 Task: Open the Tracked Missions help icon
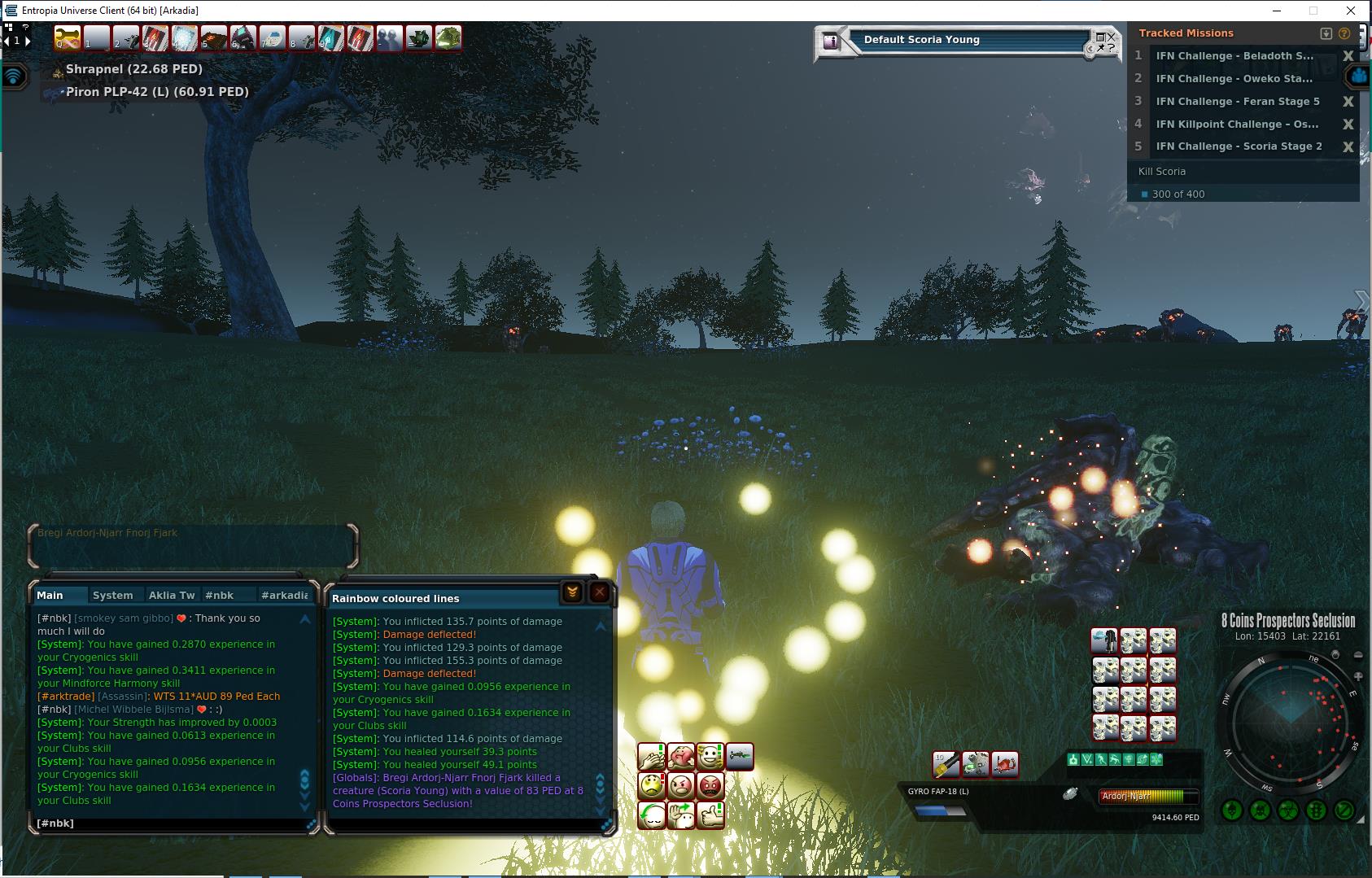[x=1344, y=33]
